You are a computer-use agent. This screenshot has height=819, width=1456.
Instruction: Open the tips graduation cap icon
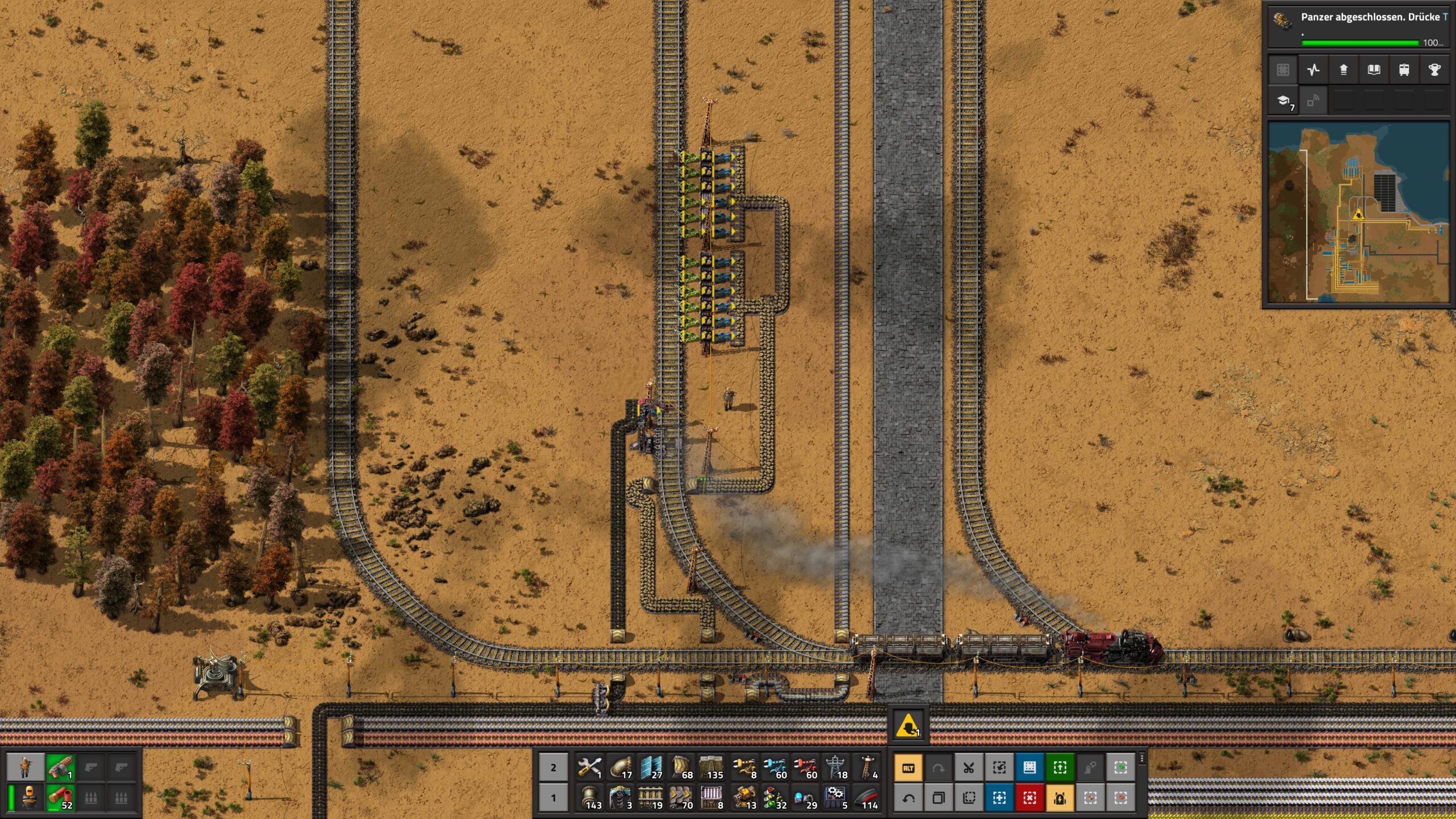(1284, 101)
